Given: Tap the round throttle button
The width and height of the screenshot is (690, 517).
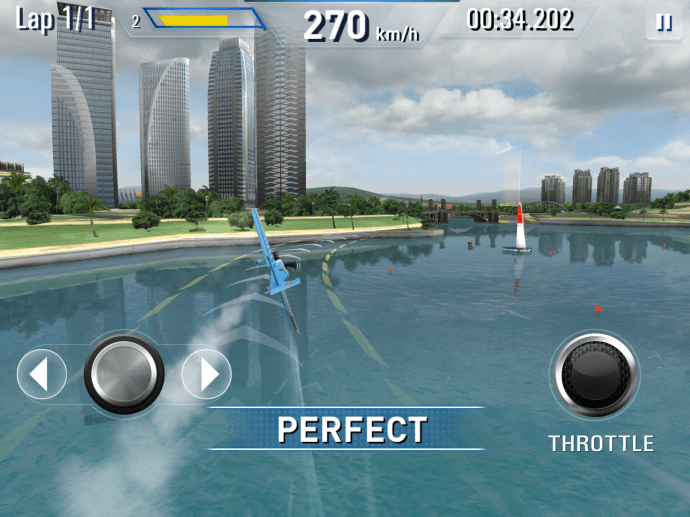Looking at the screenshot, I should pyautogui.click(x=595, y=375).
